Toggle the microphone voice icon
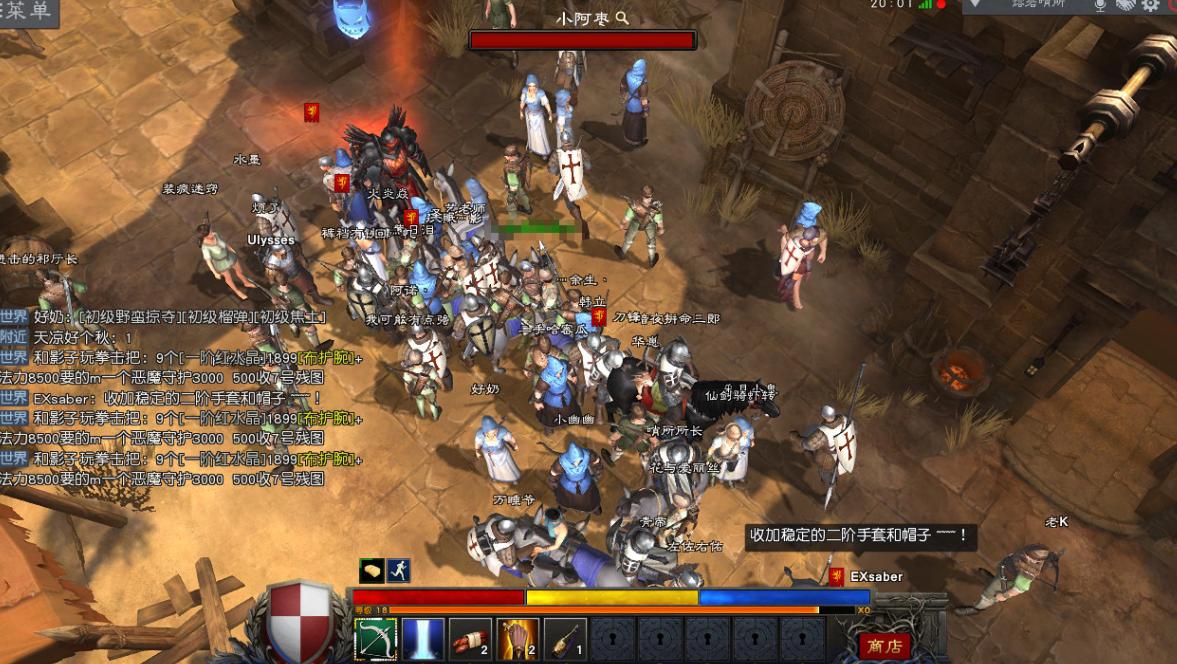 click(1100, 6)
